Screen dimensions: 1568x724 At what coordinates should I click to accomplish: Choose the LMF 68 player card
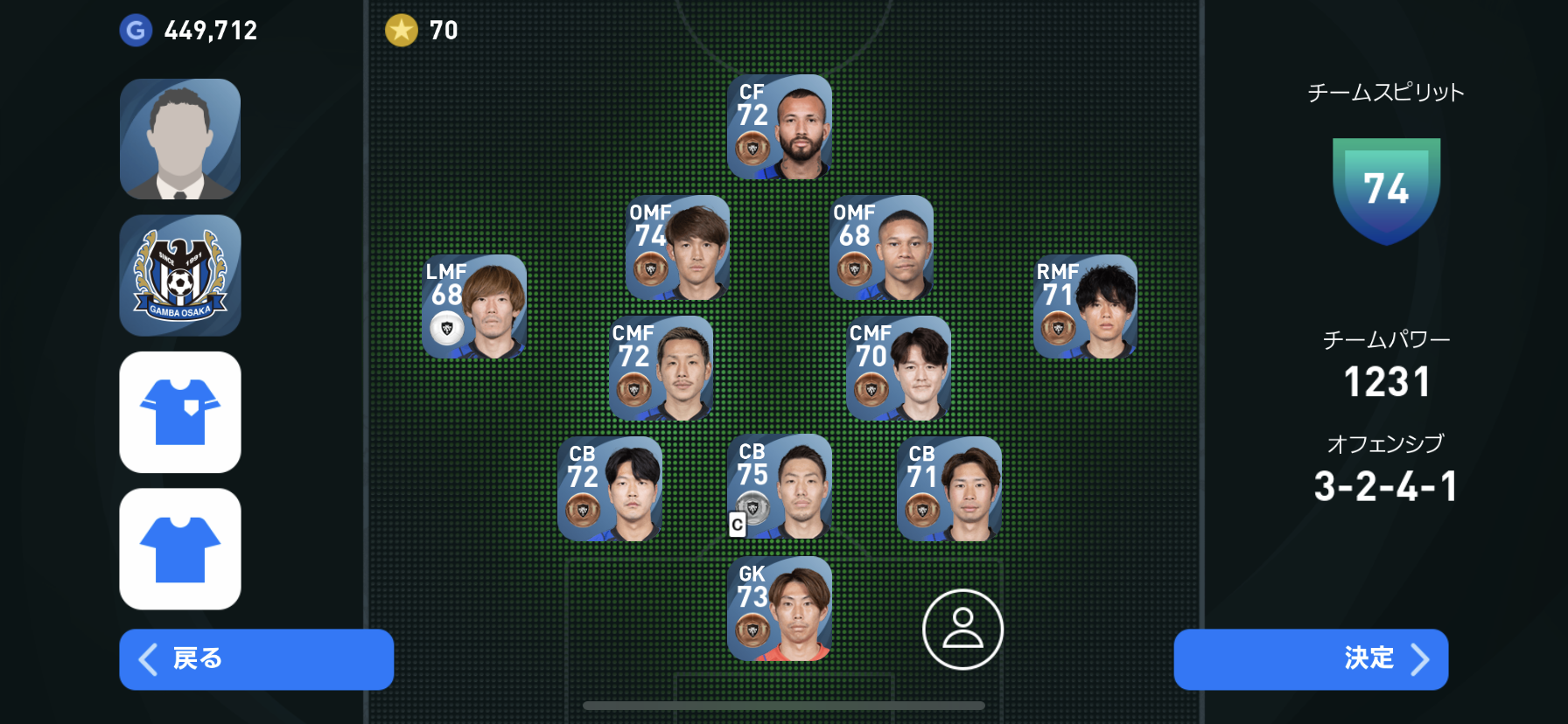(x=474, y=307)
